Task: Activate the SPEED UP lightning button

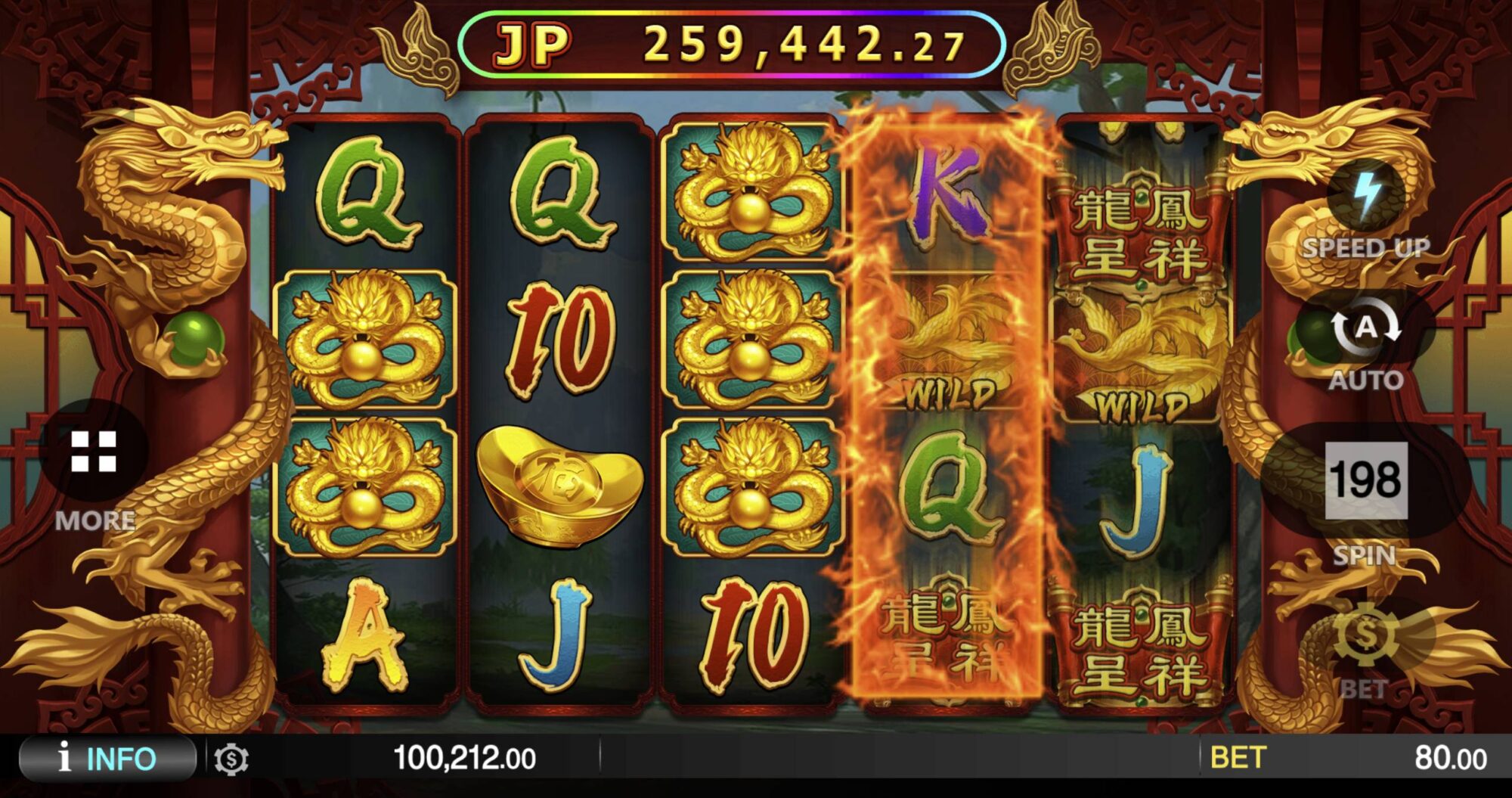Action: tap(1365, 197)
